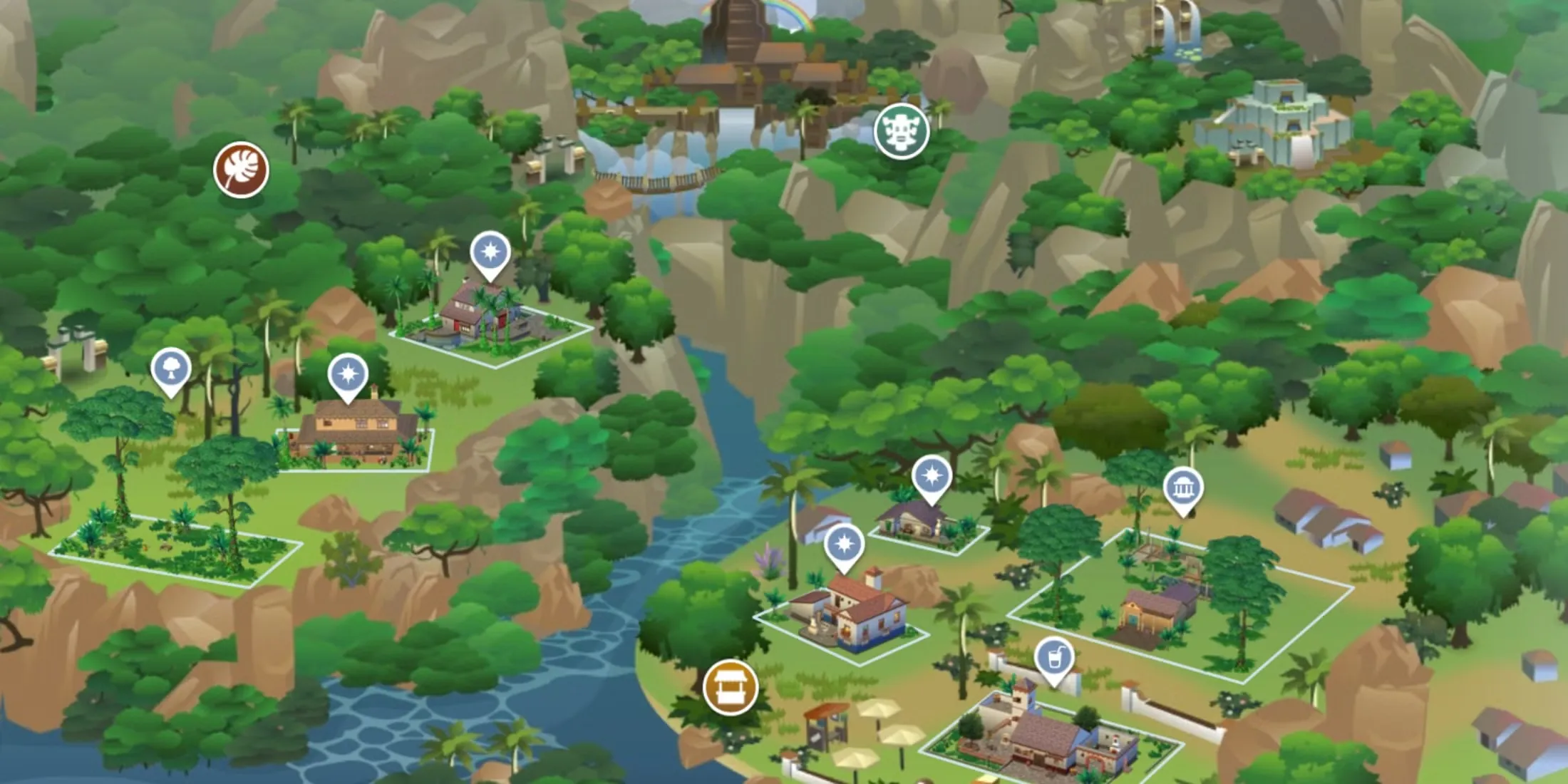Viewport: 1568px width, 784px height.
Task: Click the bar pin with drink glass
Action: pyautogui.click(x=1054, y=659)
